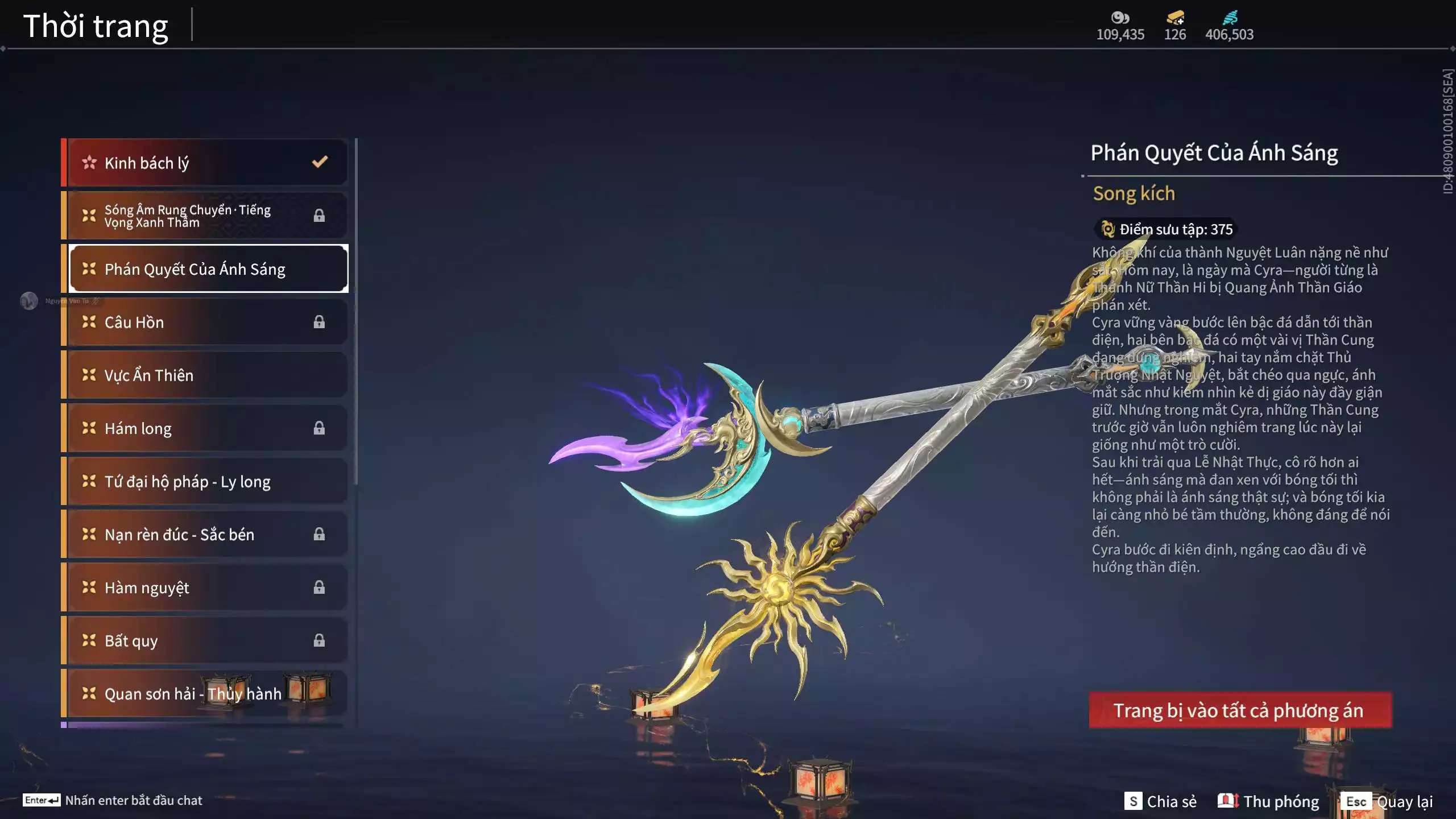Screen dimensions: 1456x819
Task: Select Tứ đại hộ pháp - Ly long
Action: 205,481
